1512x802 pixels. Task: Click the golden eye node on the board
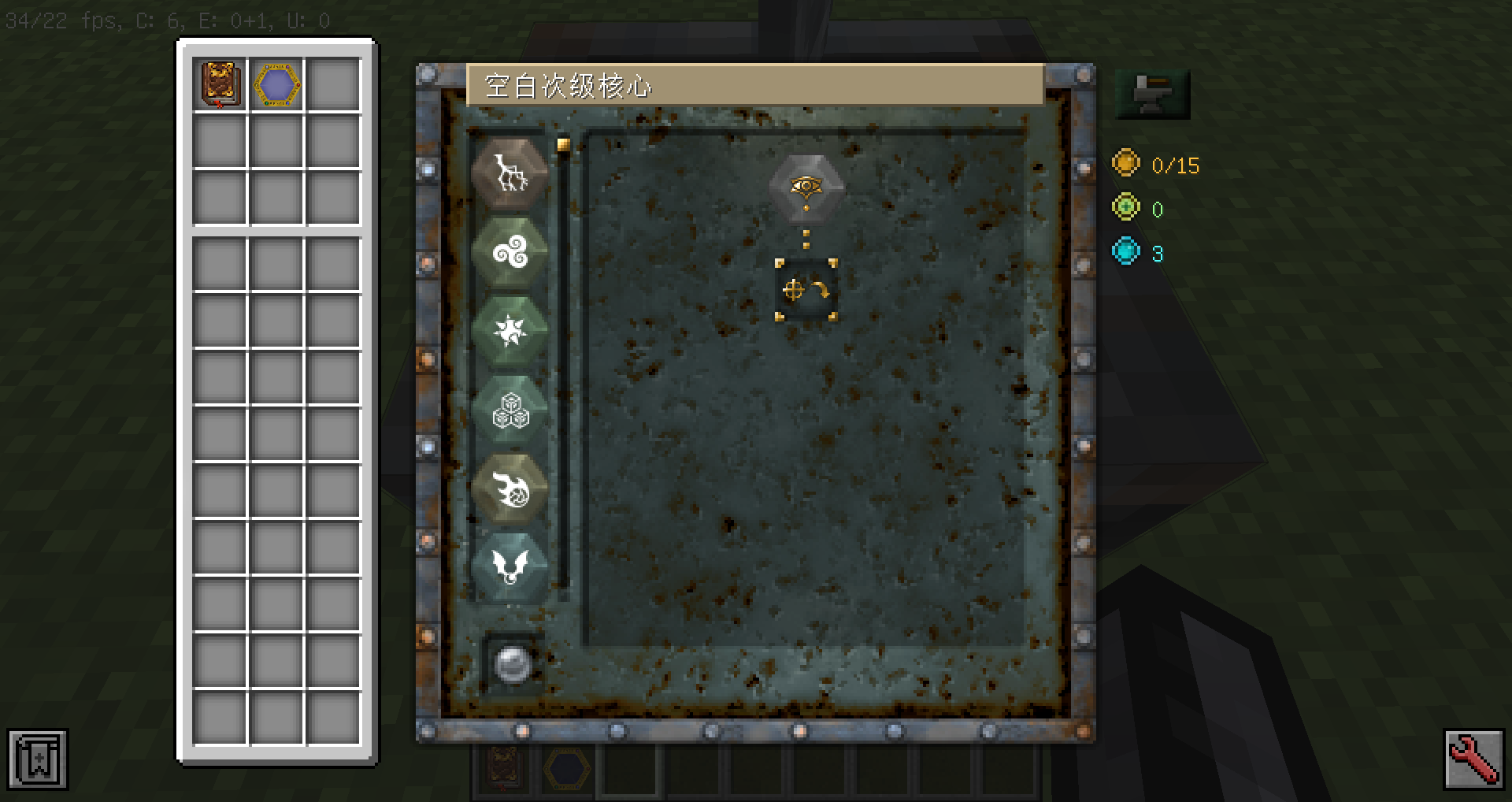806,186
